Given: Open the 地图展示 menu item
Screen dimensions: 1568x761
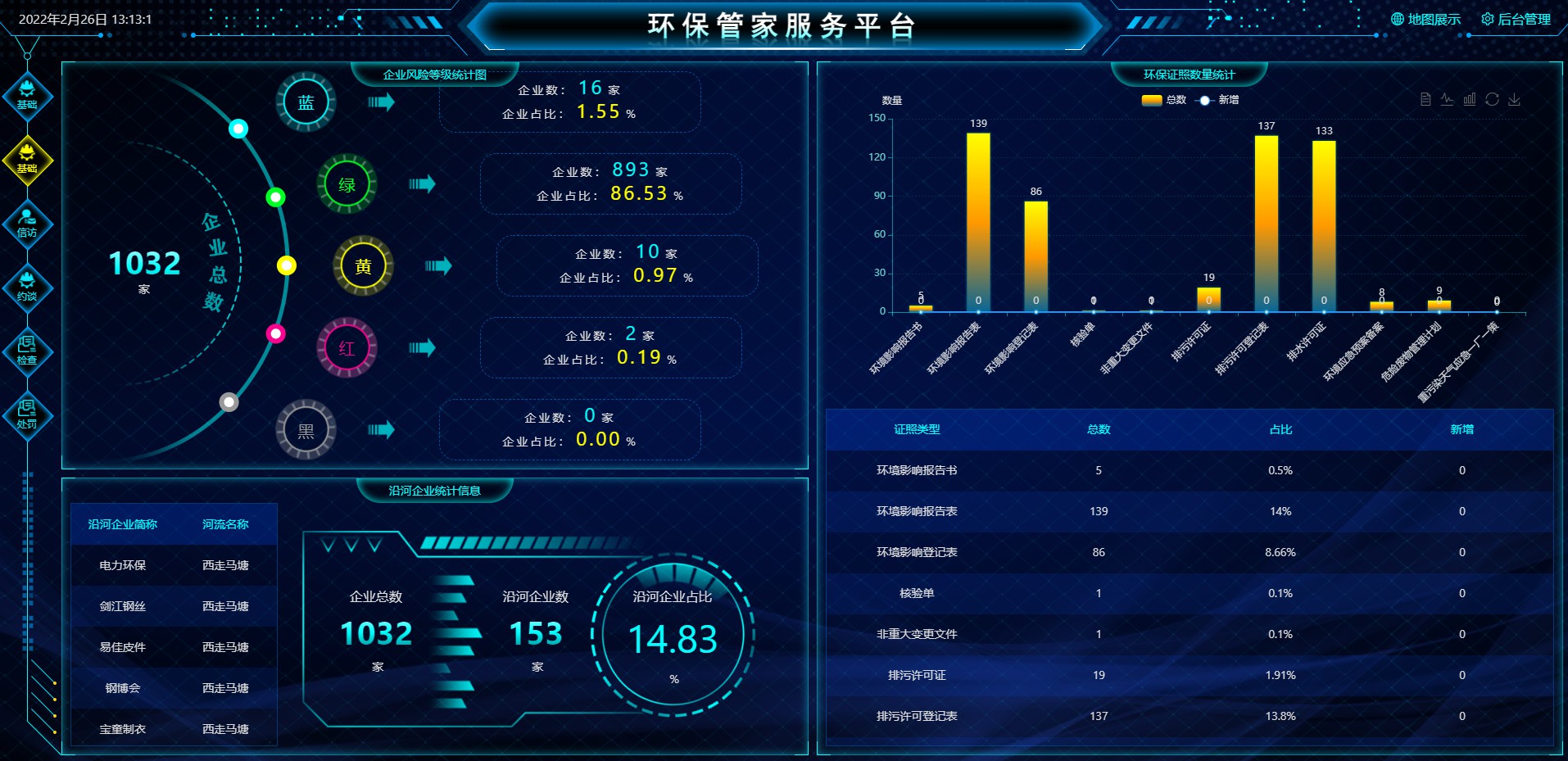Looking at the screenshot, I should pyautogui.click(x=1432, y=19).
